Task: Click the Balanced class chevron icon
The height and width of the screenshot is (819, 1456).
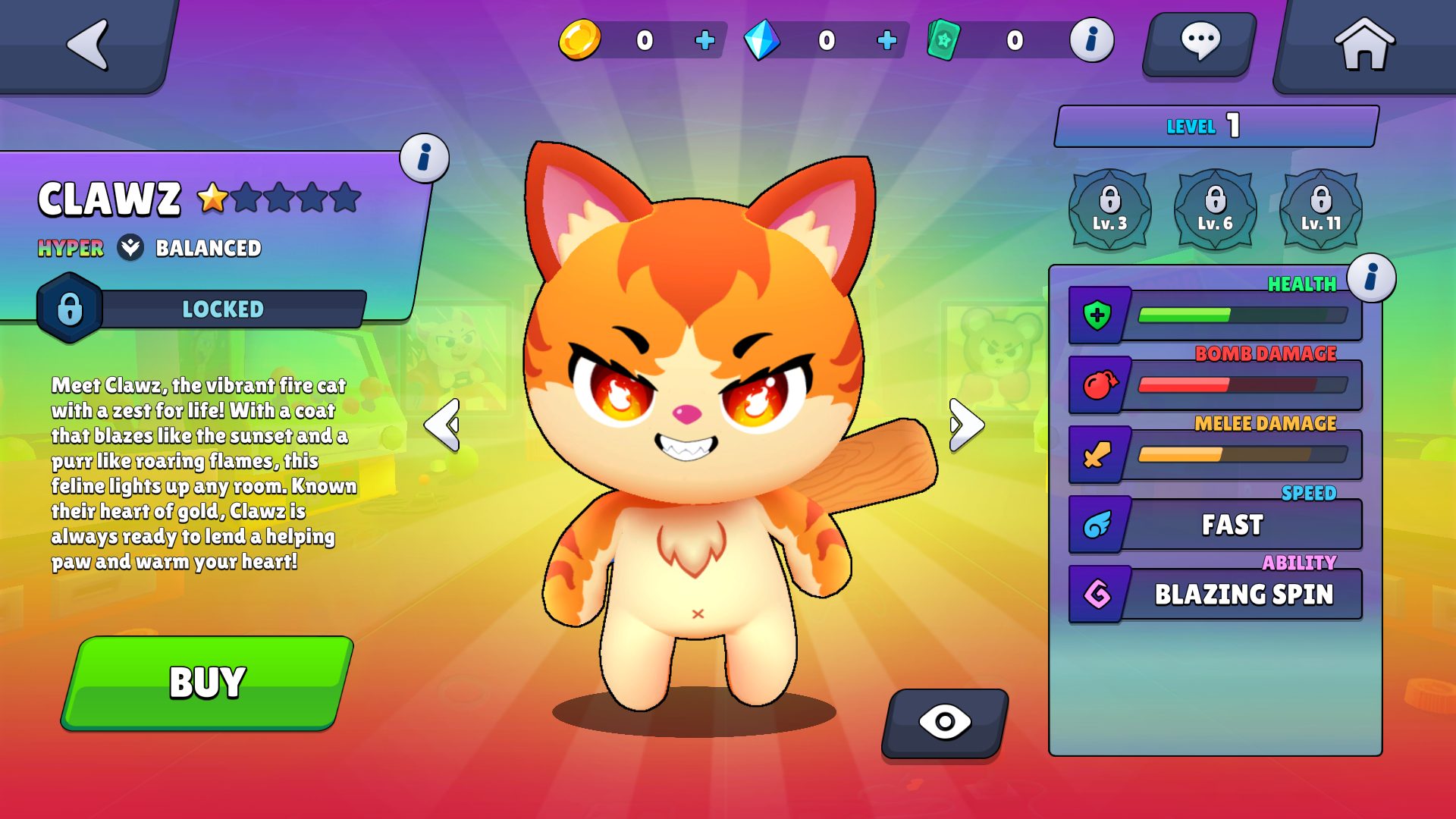Action: click(130, 247)
